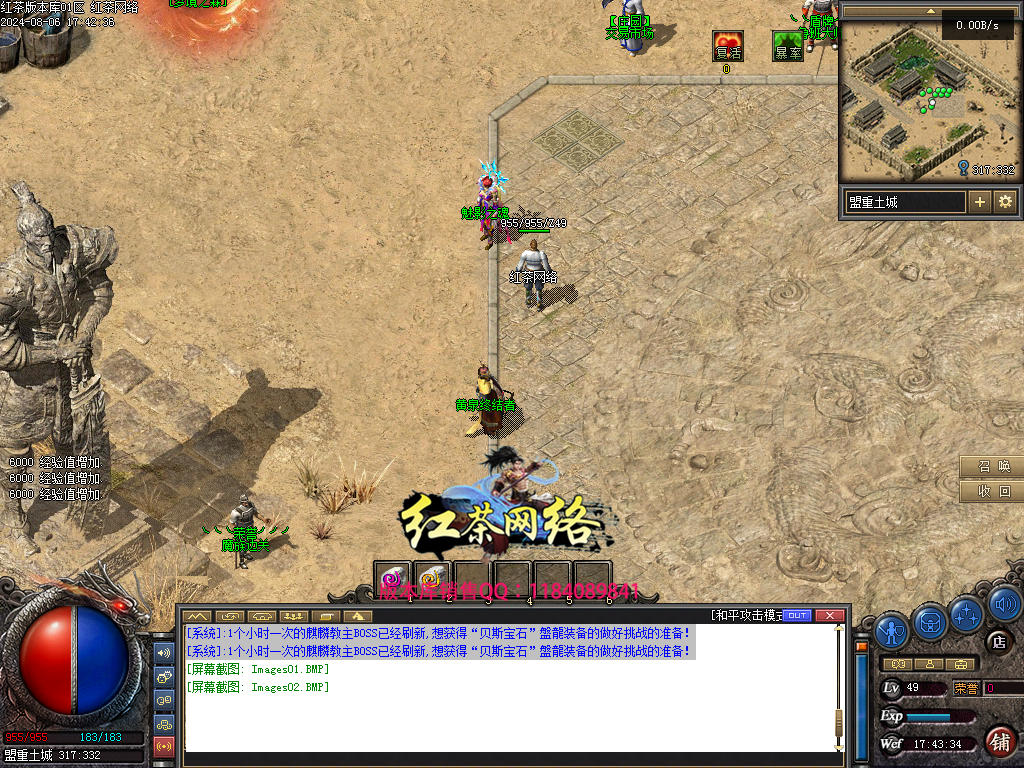Open minimap settings gear button
The width and height of the screenshot is (1024, 768).
(x=1005, y=202)
